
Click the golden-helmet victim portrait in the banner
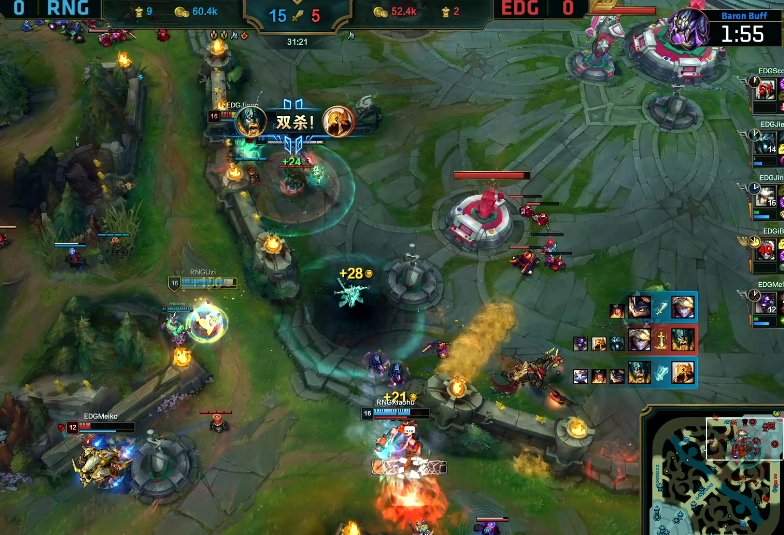click(x=339, y=122)
